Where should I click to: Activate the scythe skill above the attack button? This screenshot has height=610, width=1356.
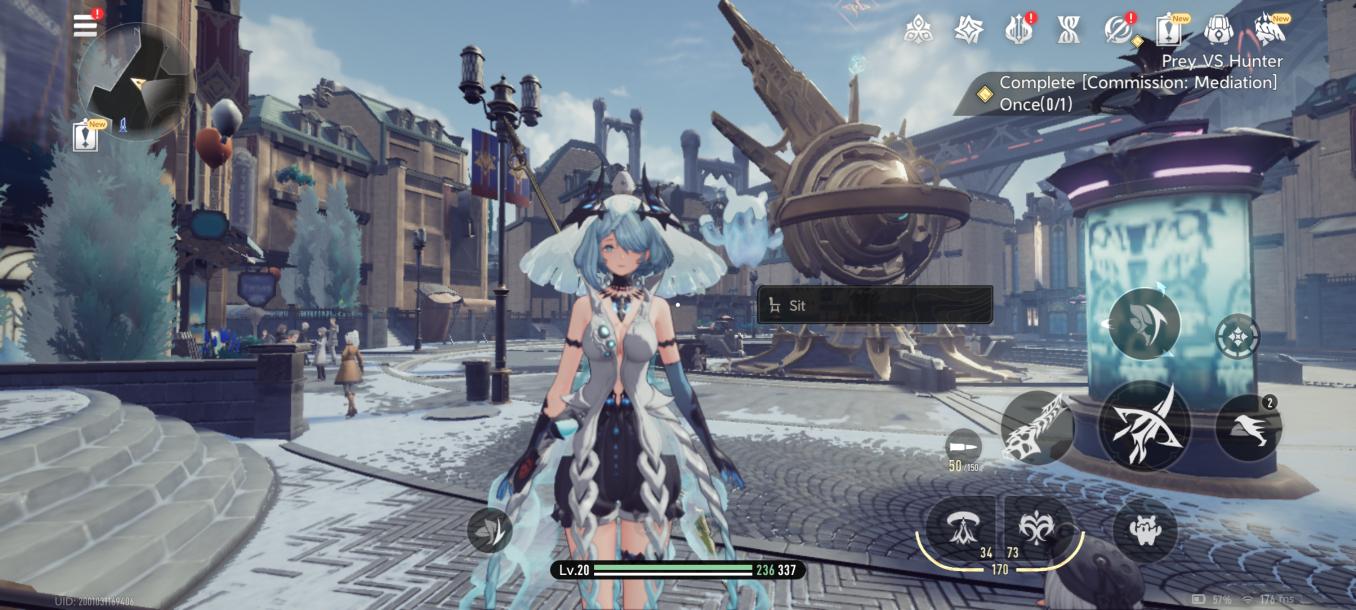click(x=1144, y=324)
